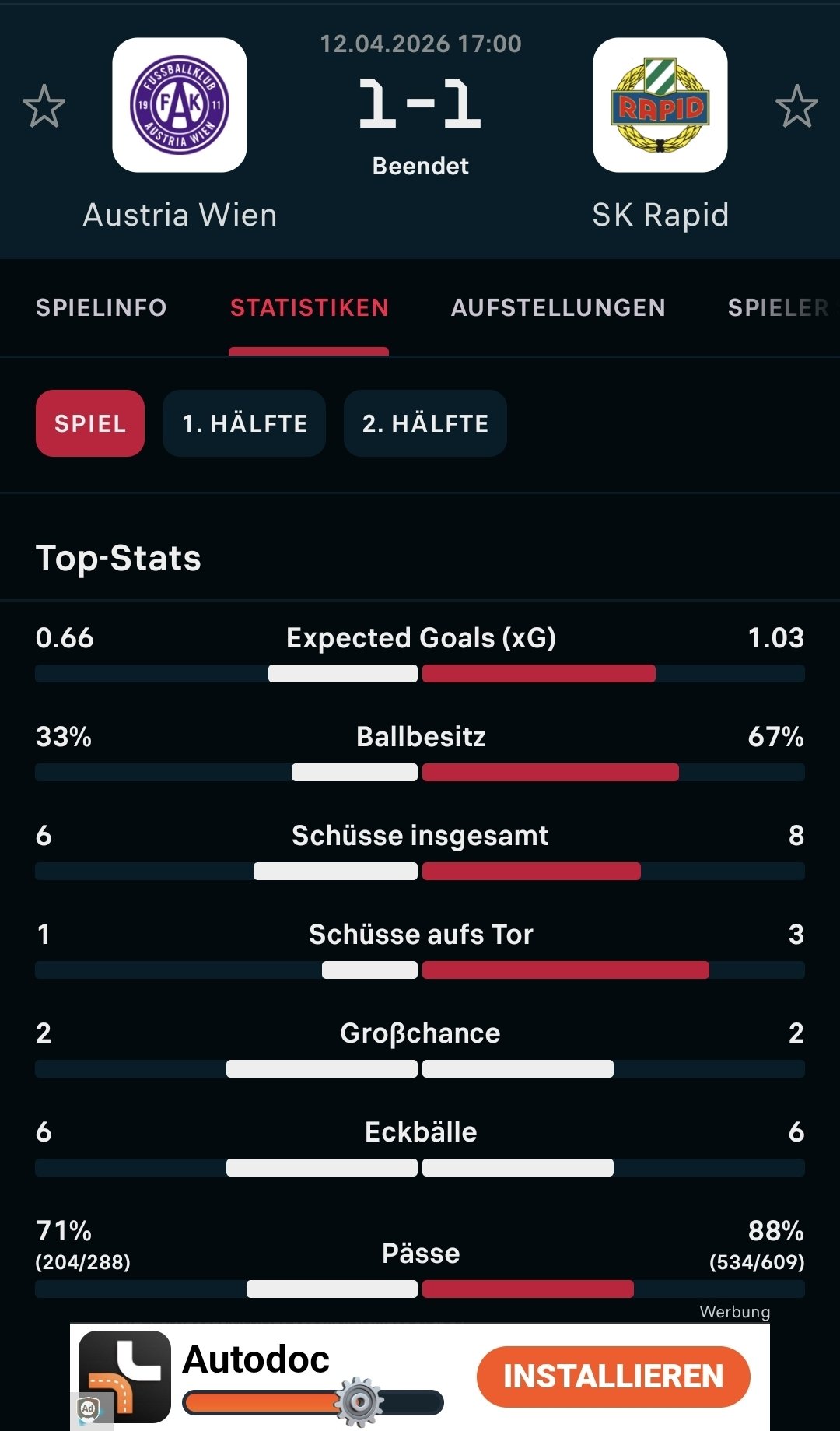Screen dimensions: 840x1431
Task: Tap the Installieren ad button
Action: (613, 1376)
